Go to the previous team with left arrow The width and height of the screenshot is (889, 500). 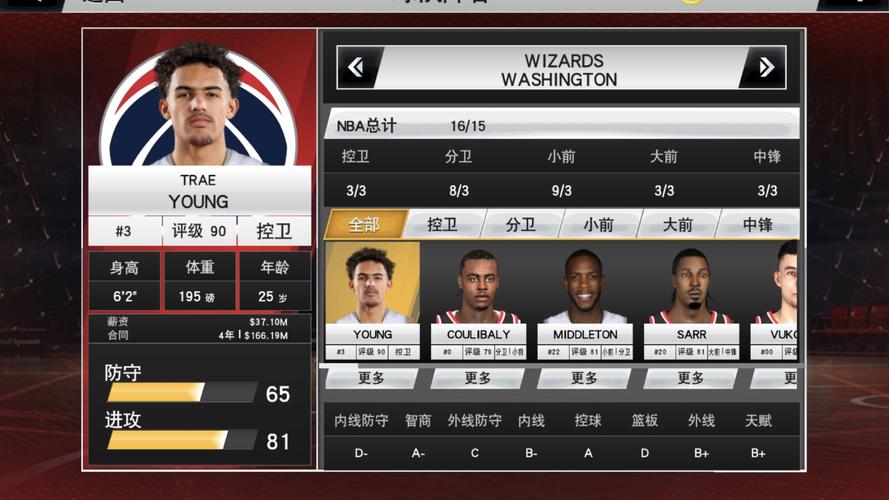click(x=356, y=68)
